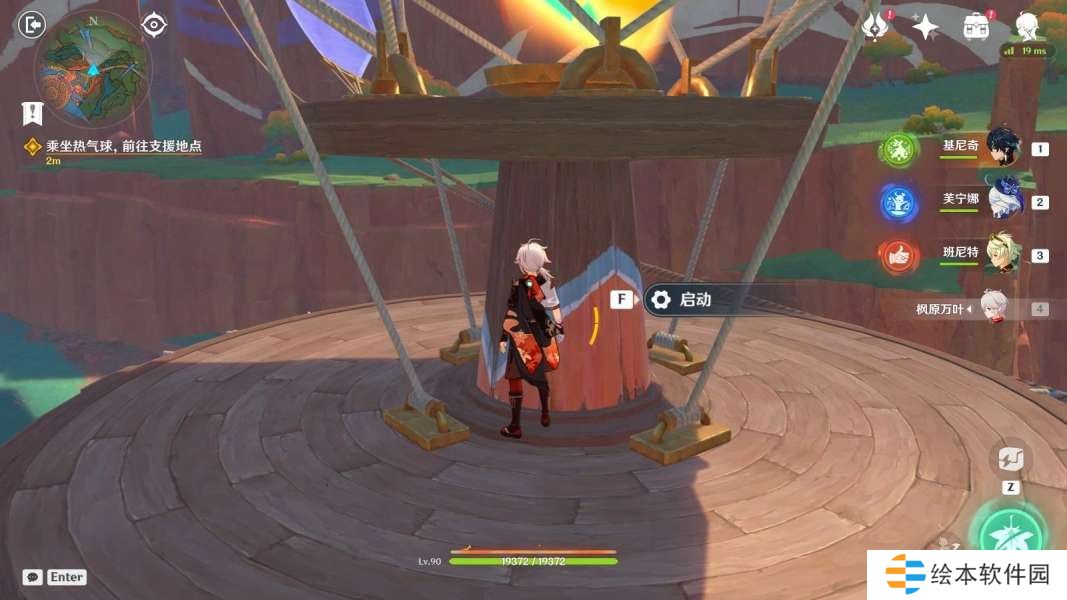Image resolution: width=1067 pixels, height=600 pixels.
Task: Open the chat speech bubble icon
Action: (x=32, y=577)
